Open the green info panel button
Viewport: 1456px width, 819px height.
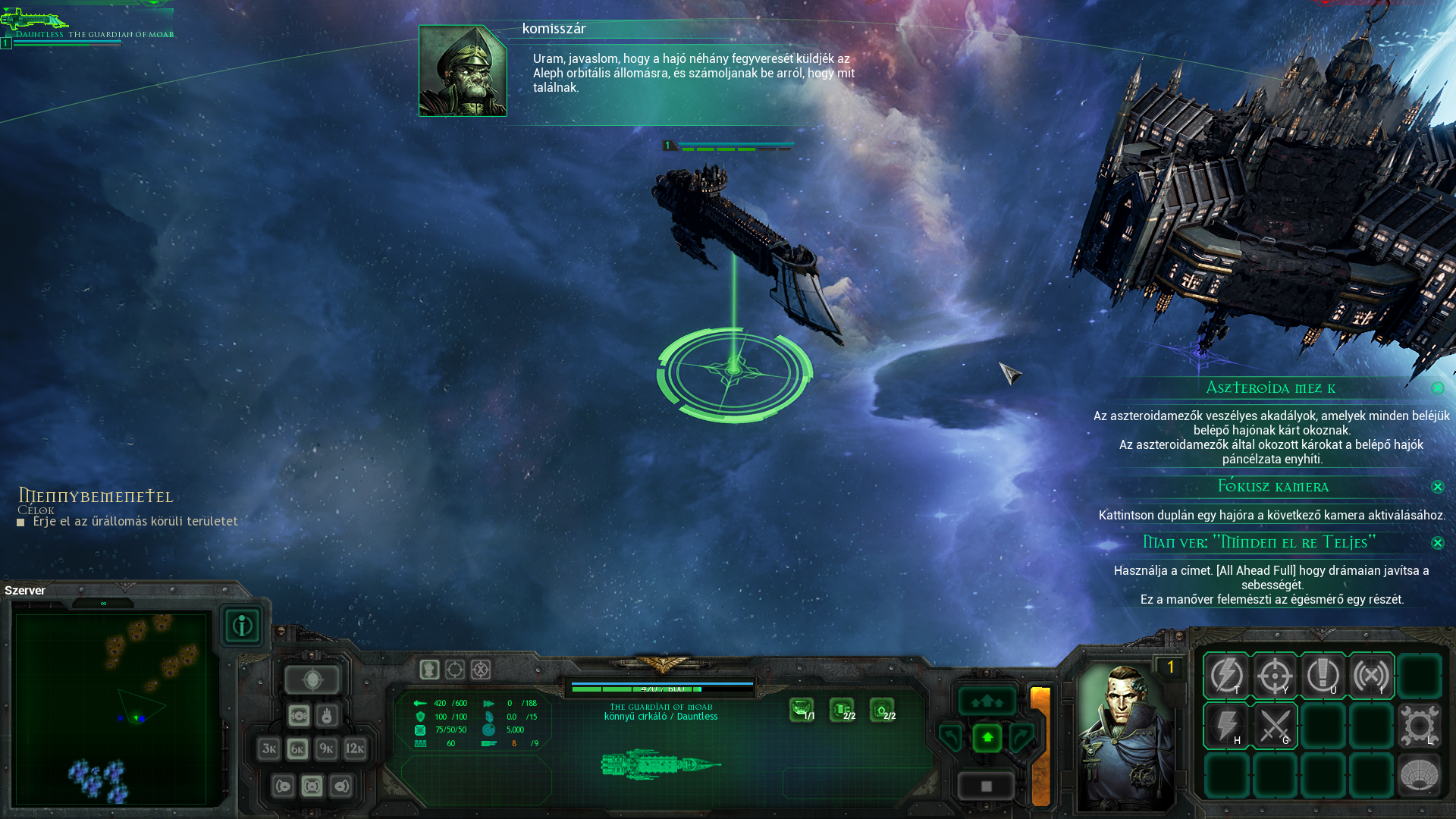click(x=242, y=626)
